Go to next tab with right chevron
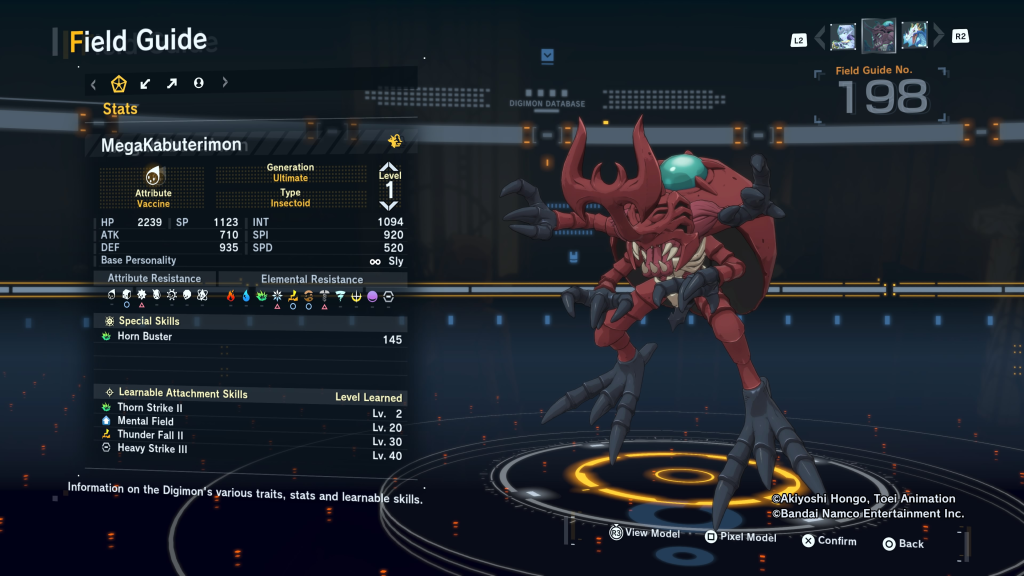Image resolution: width=1024 pixels, height=576 pixels. click(x=225, y=84)
